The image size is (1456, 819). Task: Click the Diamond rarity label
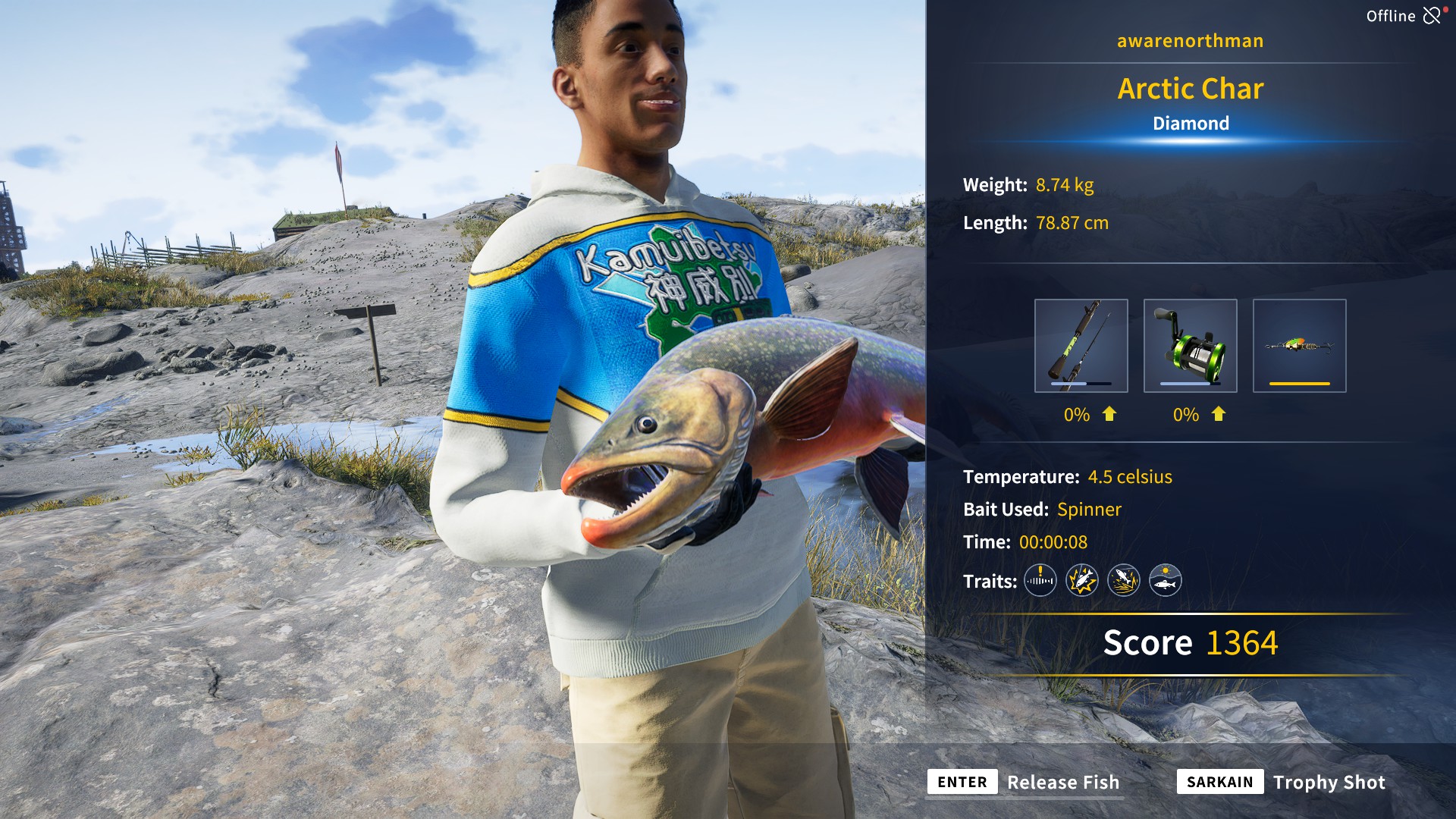[1191, 123]
